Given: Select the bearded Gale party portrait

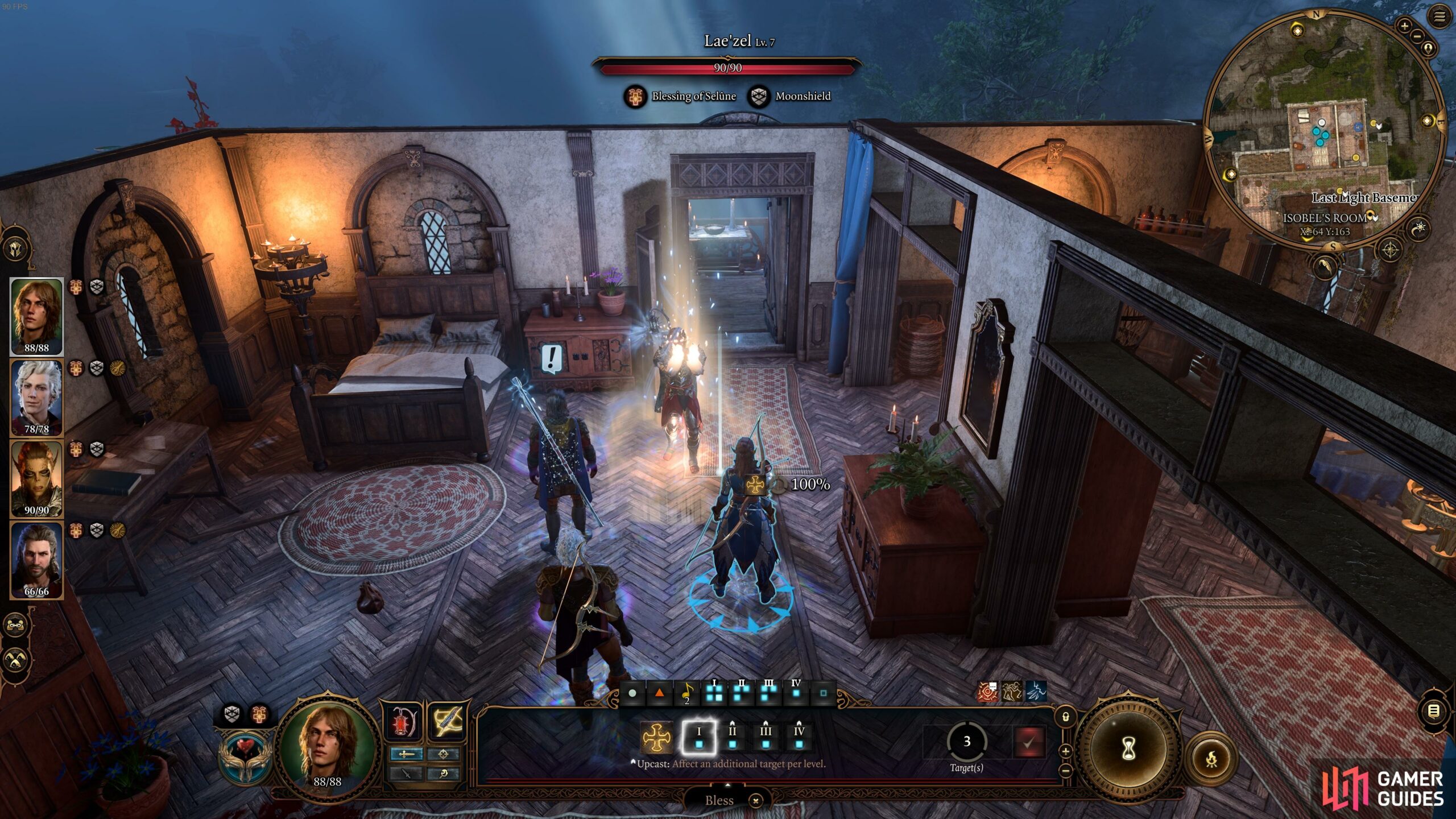Looking at the screenshot, I should tap(36, 560).
